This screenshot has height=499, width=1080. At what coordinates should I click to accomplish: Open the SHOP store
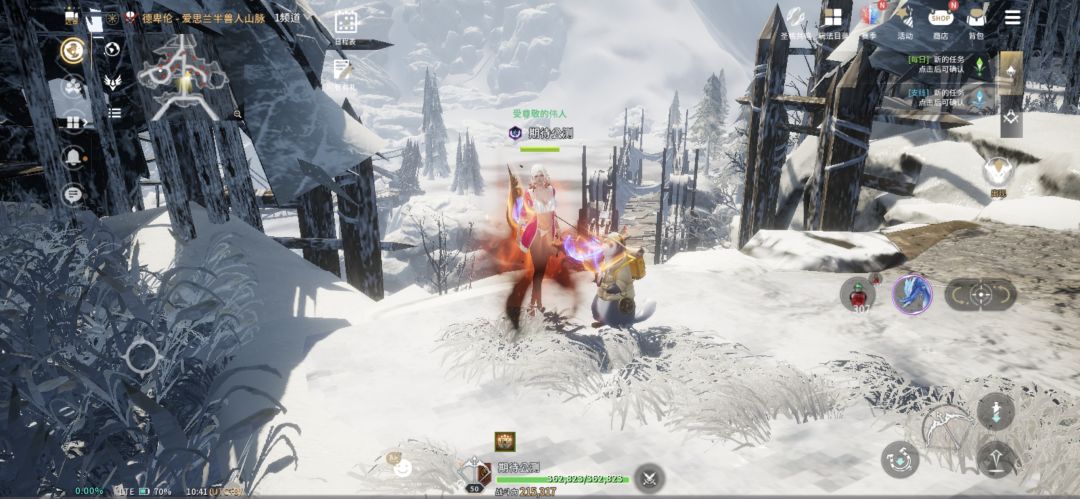940,18
